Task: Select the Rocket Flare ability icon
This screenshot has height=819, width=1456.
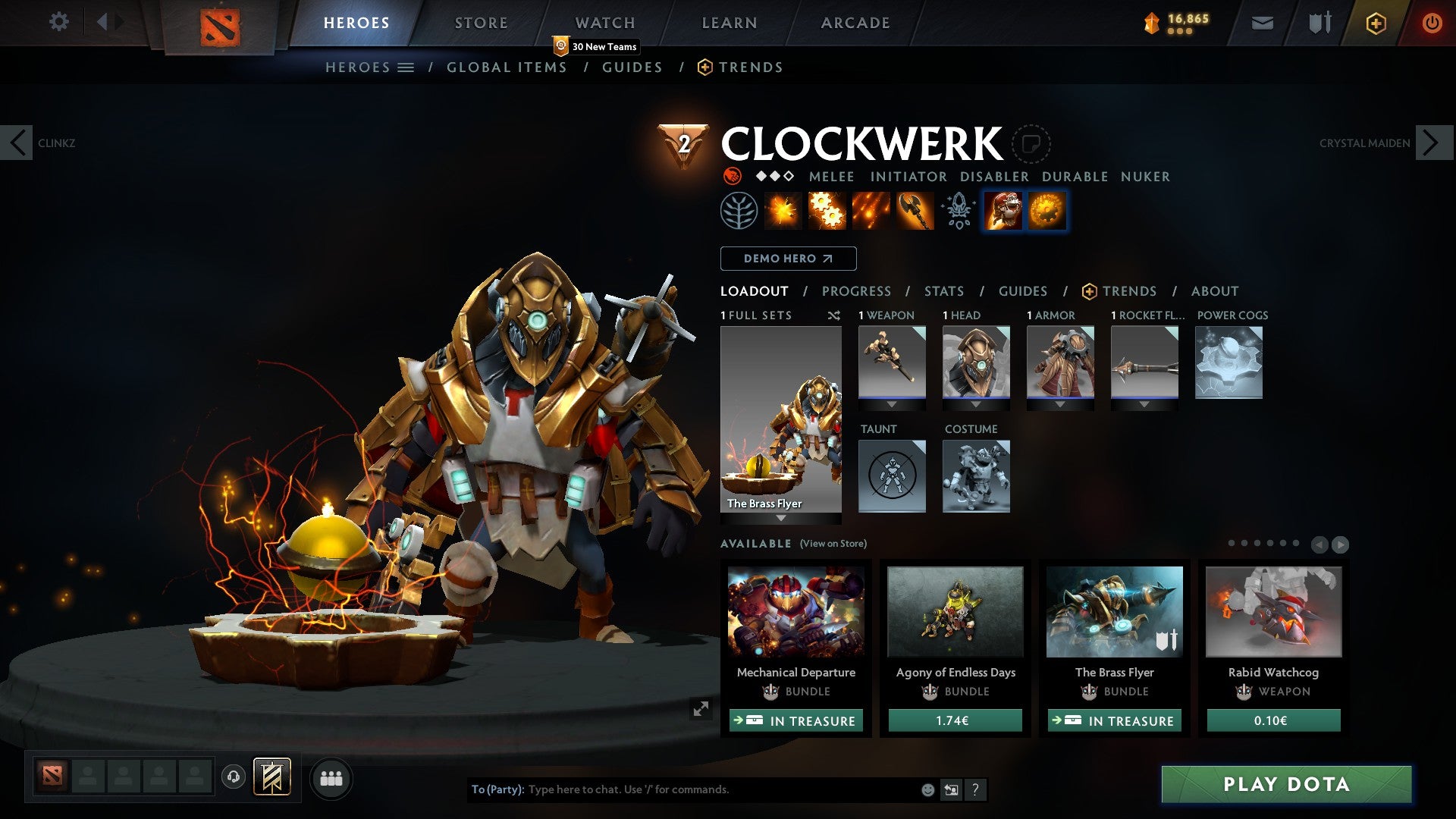Action: pyautogui.click(x=871, y=211)
